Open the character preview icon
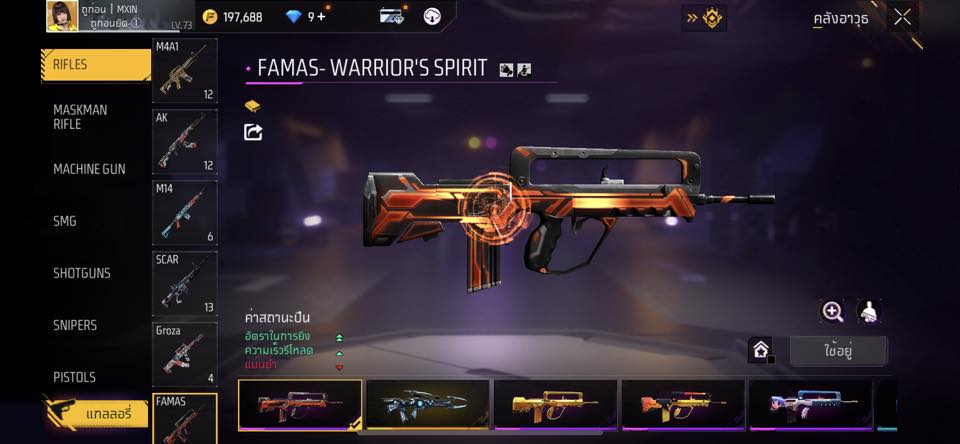 868,311
